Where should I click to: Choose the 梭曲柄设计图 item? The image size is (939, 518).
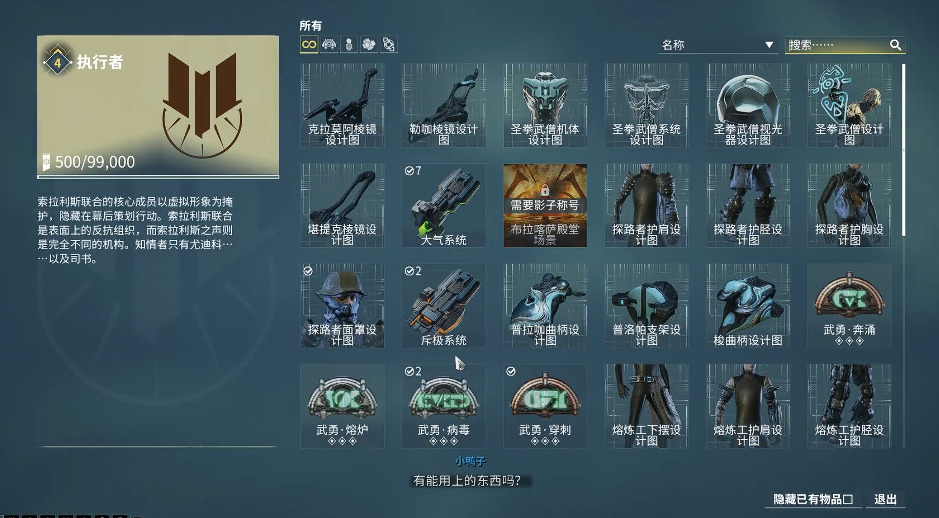(748, 306)
